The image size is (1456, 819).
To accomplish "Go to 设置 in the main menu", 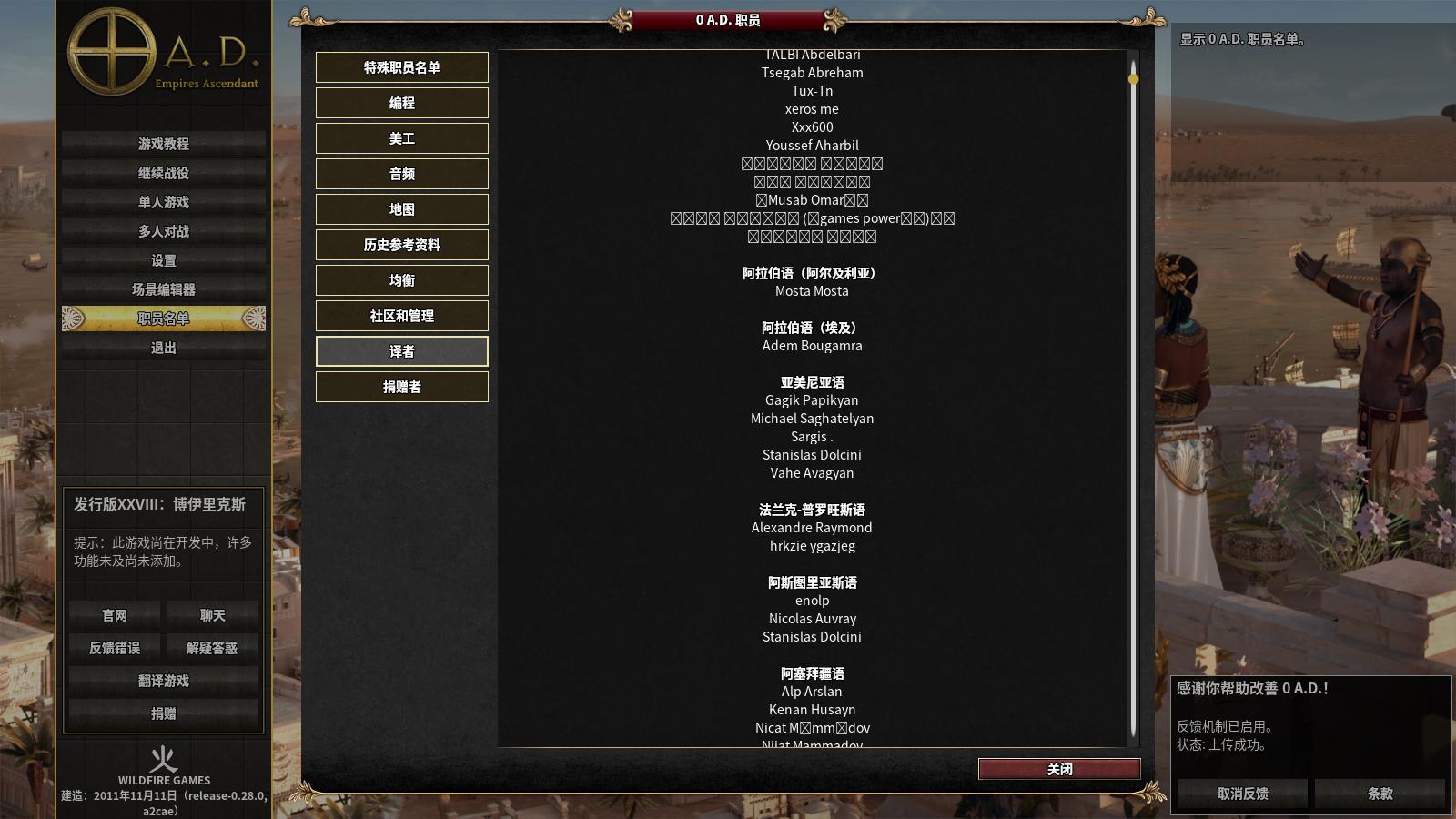I will point(164,260).
